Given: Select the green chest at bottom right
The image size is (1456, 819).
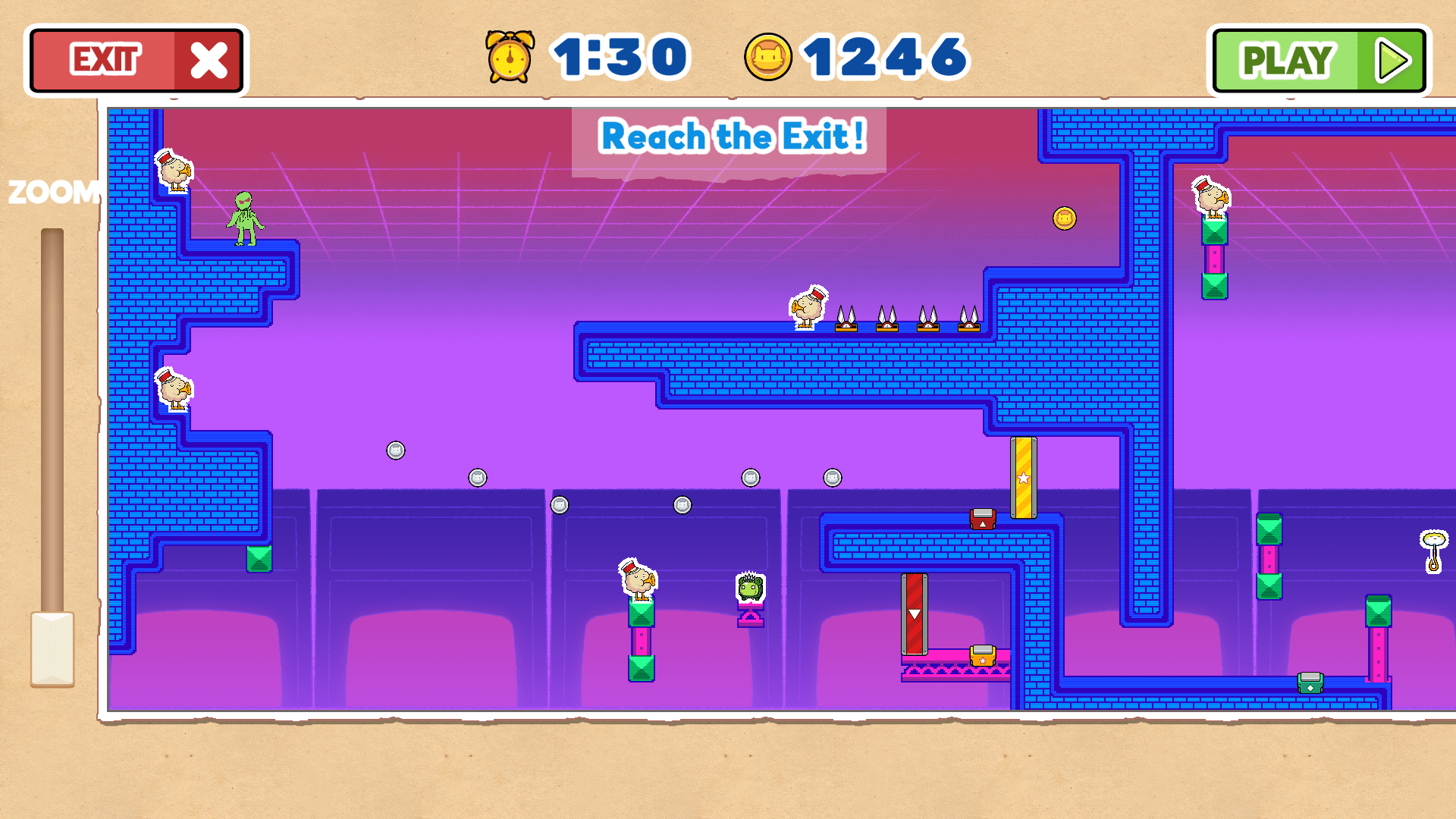Looking at the screenshot, I should 1309,683.
